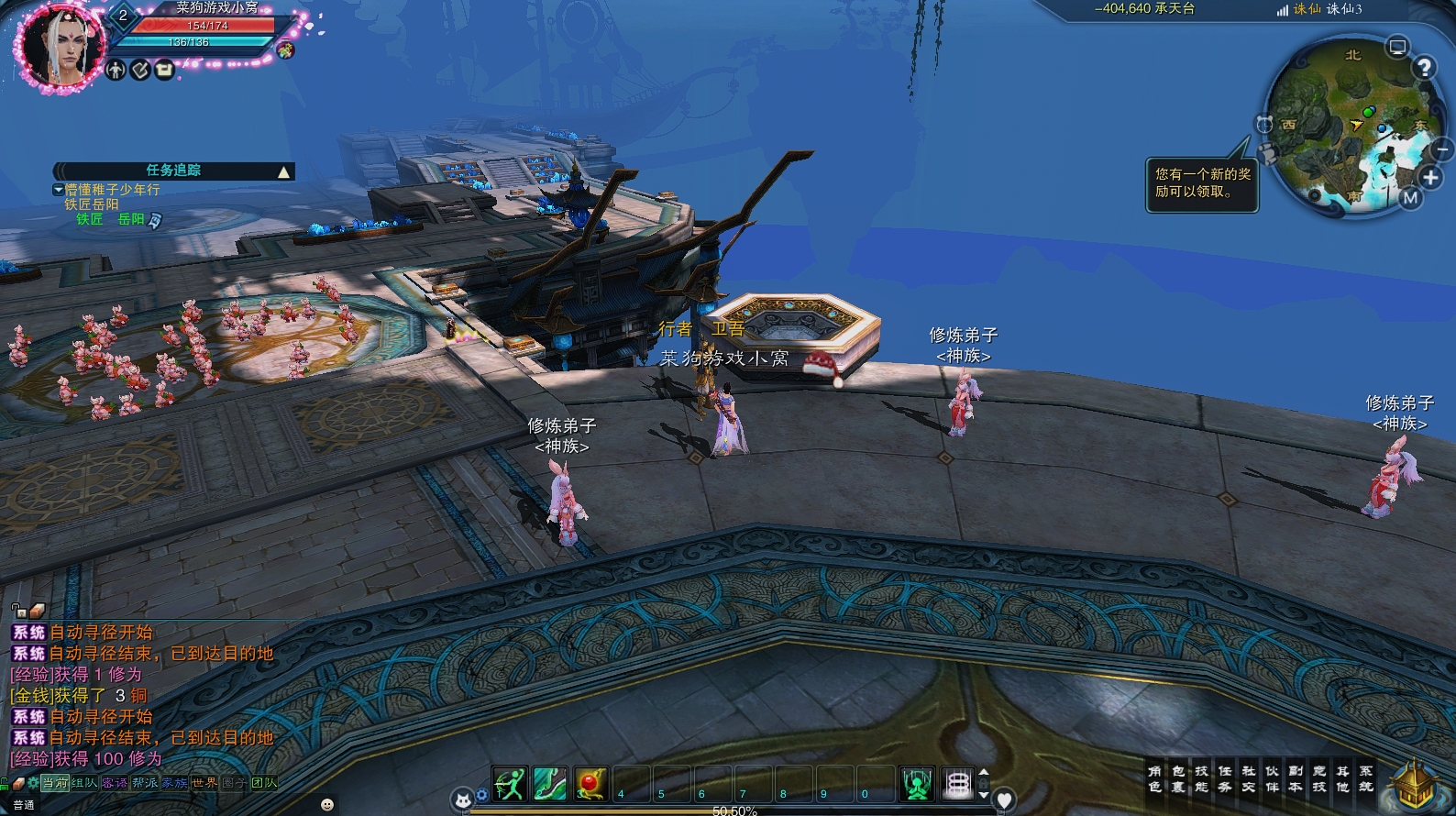The image size is (1456, 816).
Task: Activate the green running figure skill
Action: coord(510,784)
